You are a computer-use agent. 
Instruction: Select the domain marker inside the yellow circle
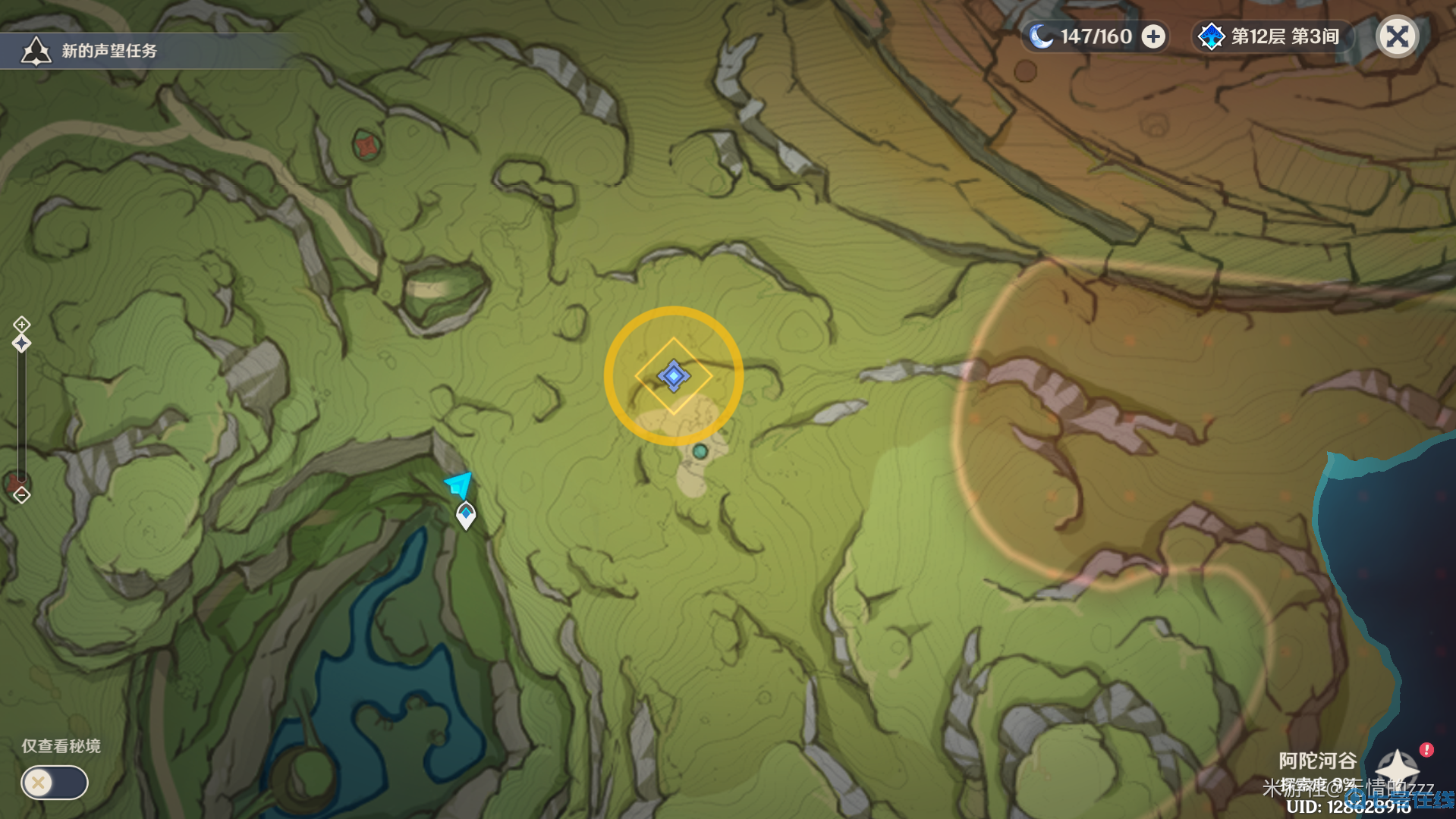coord(673,375)
